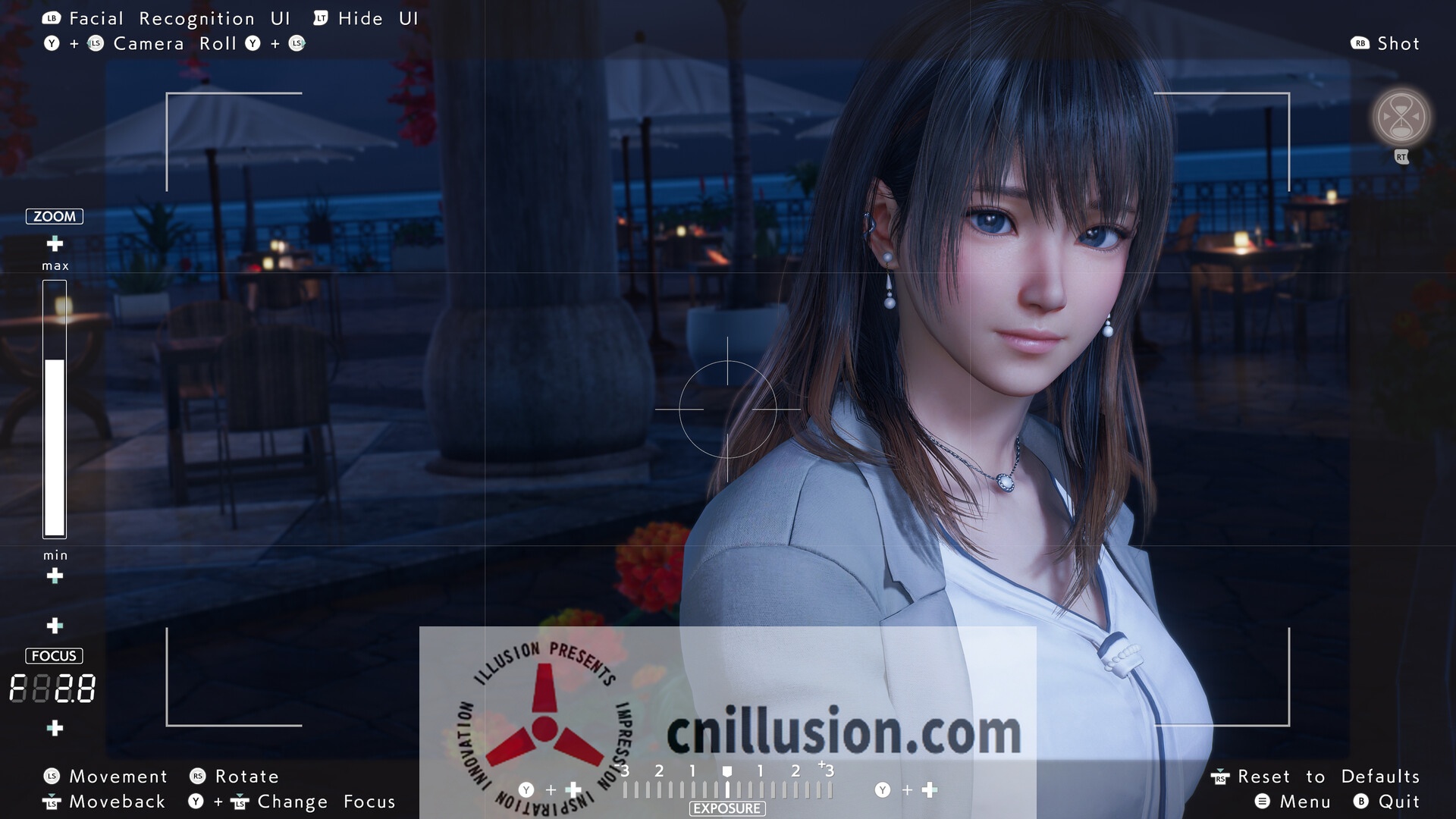This screenshot has width=1456, height=819.
Task: Select the Moveback LS-press icon
Action: (52, 801)
